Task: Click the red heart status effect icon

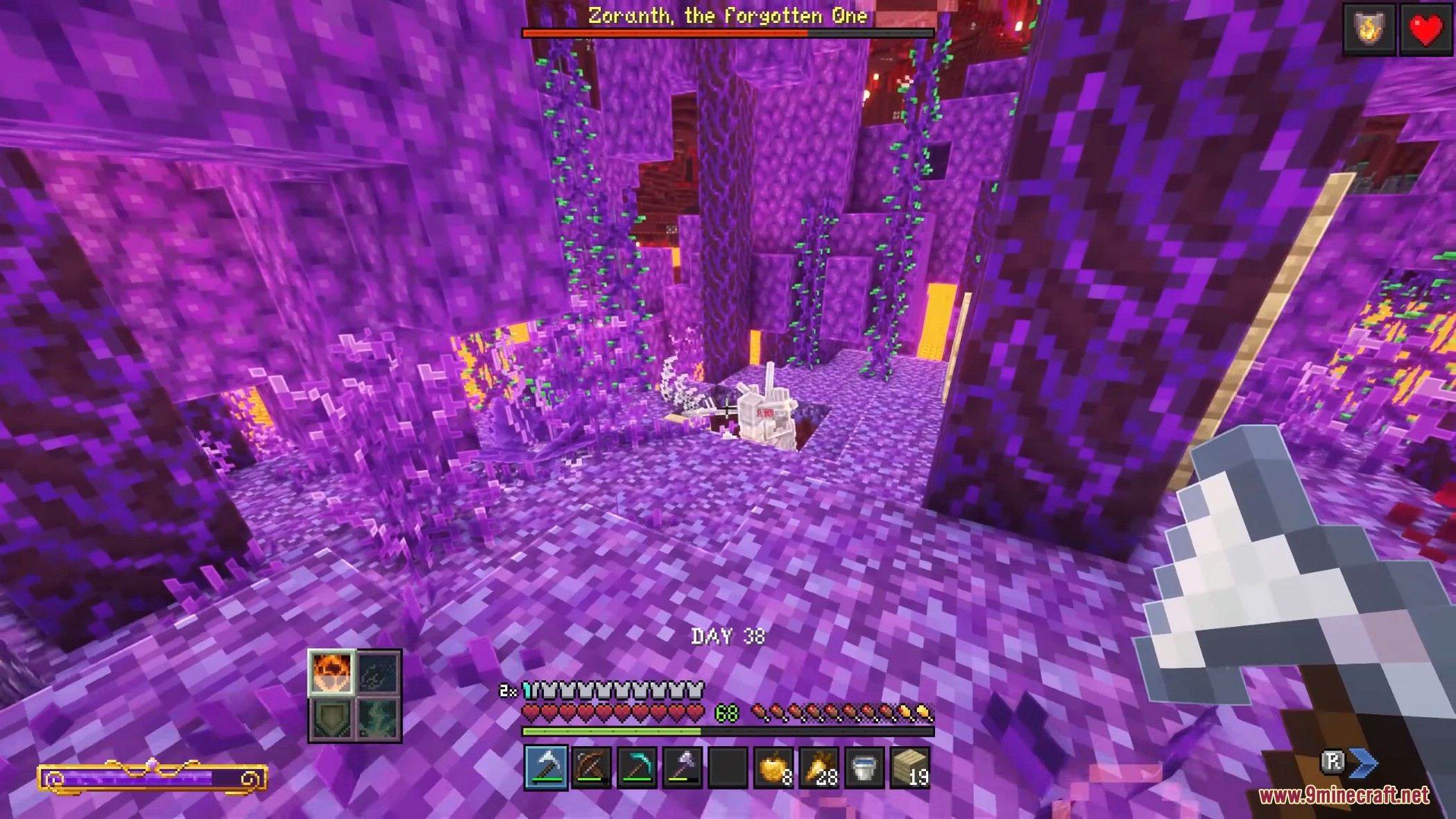Action: tap(1425, 29)
